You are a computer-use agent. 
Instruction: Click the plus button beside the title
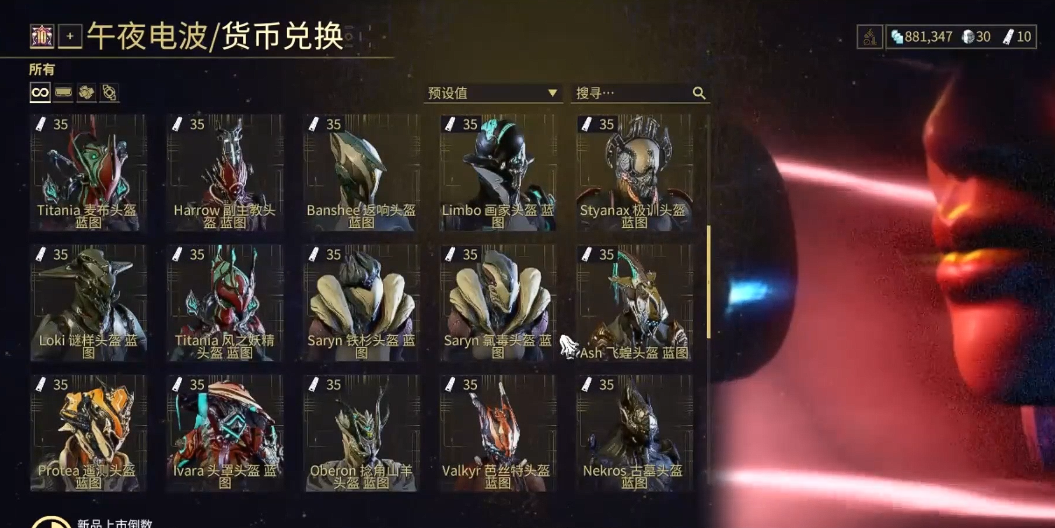point(70,38)
